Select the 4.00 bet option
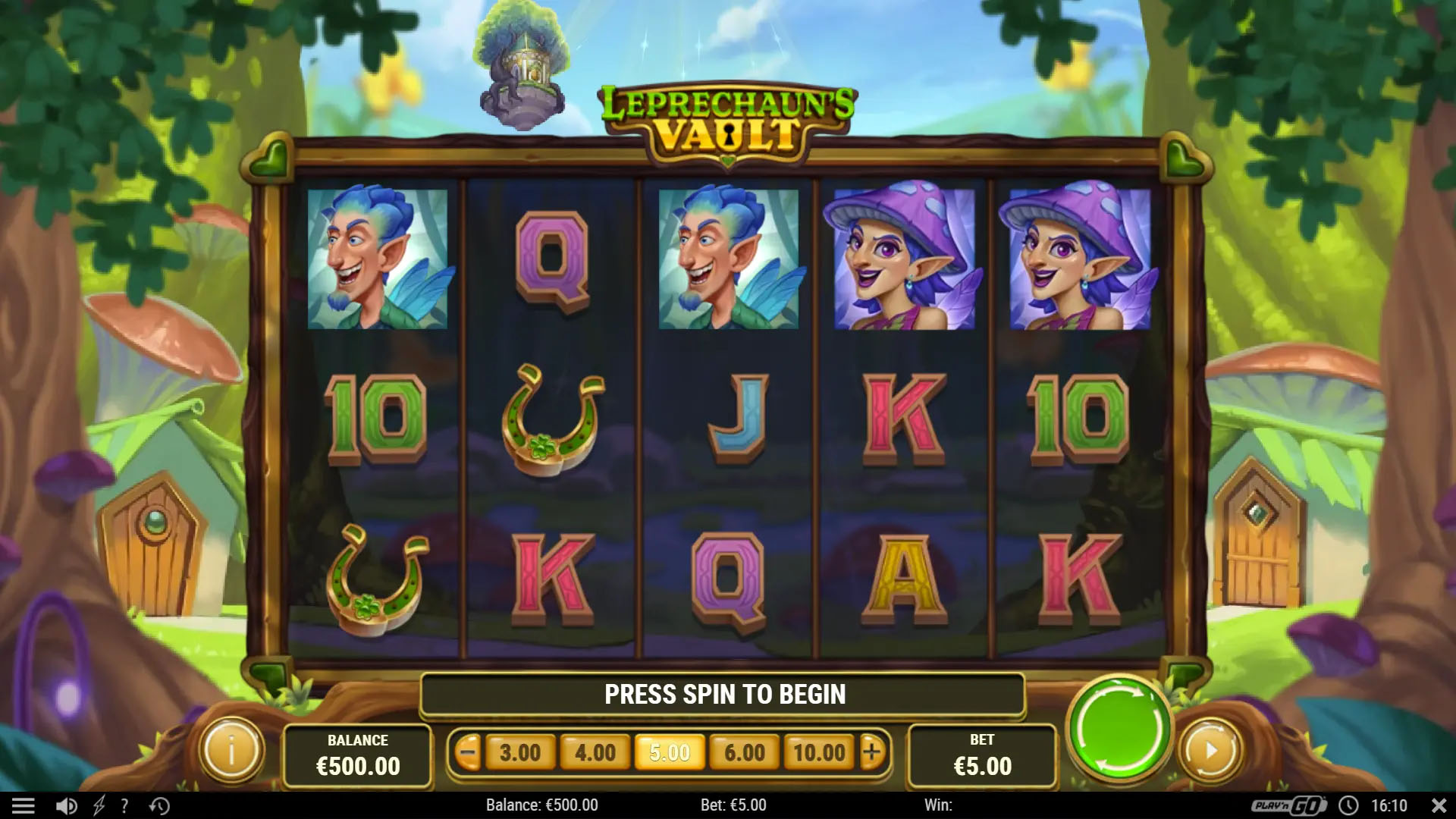The image size is (1456, 819). click(x=595, y=753)
